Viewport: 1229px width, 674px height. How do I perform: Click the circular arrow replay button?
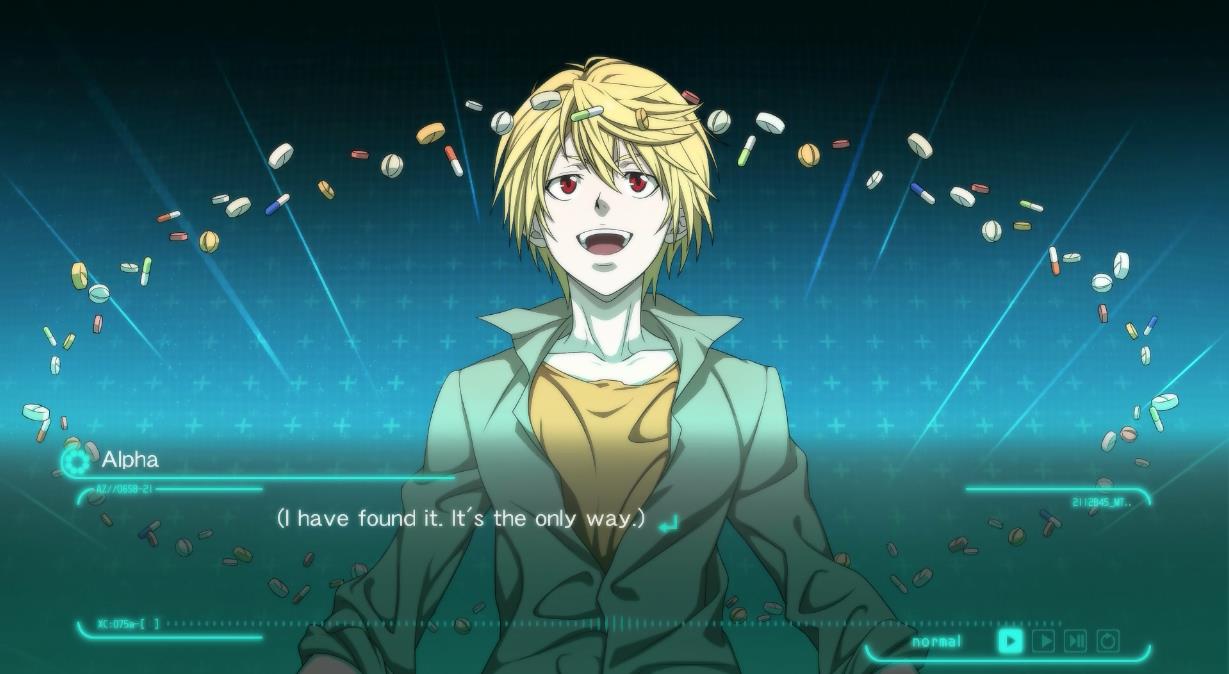point(1108,641)
